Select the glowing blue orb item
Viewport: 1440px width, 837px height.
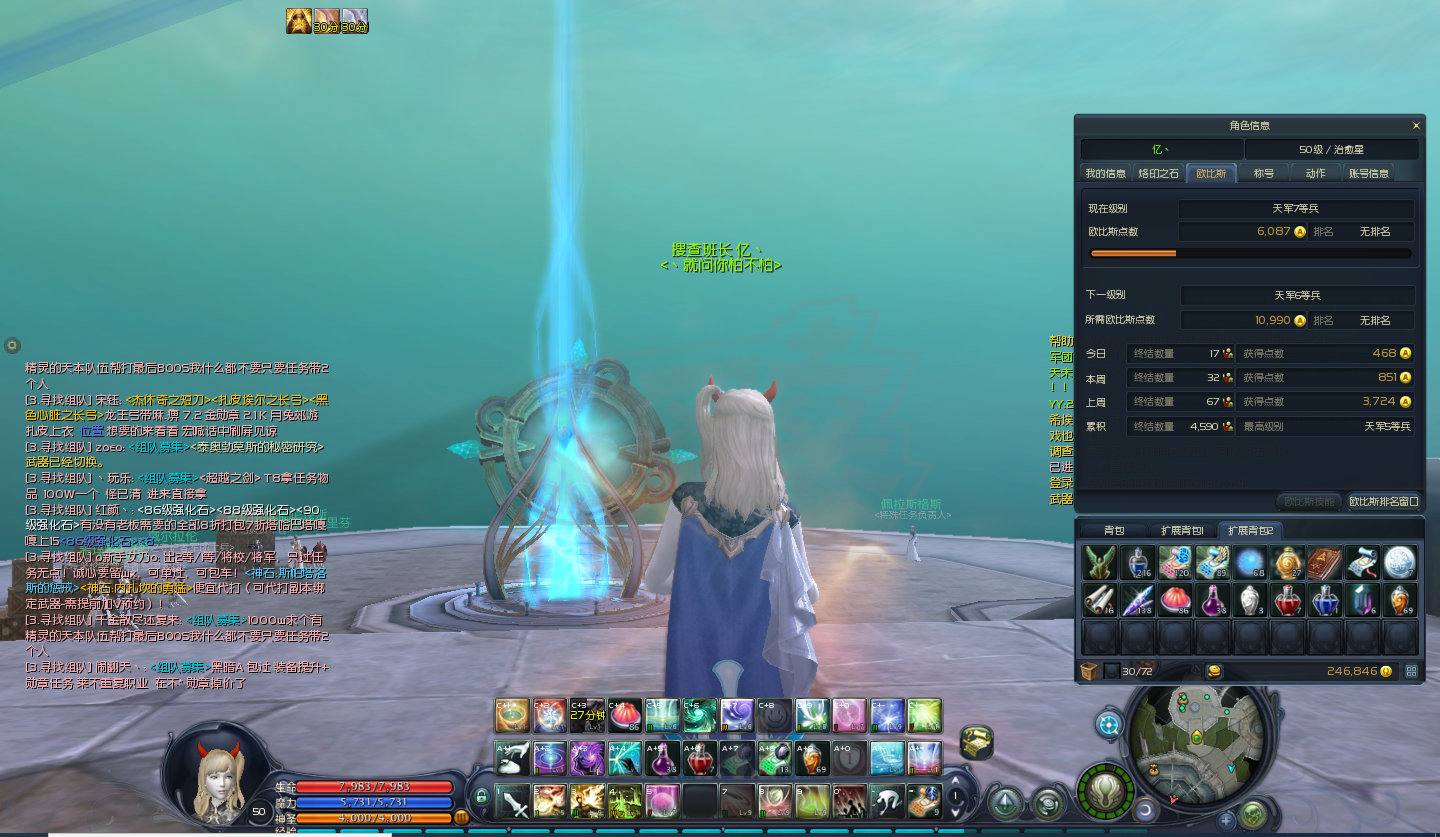tap(1249, 563)
